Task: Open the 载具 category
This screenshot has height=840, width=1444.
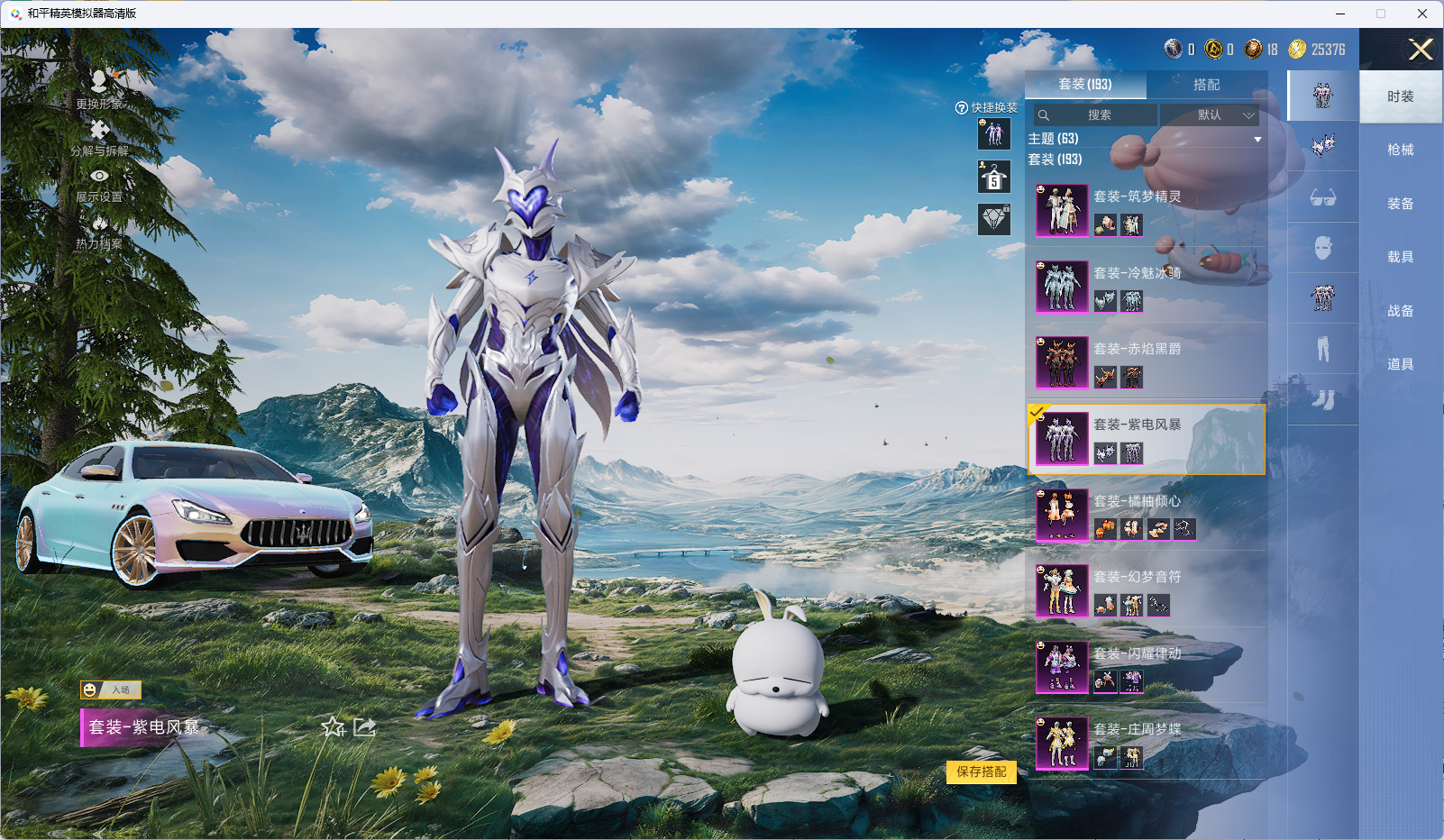Action: (1400, 257)
